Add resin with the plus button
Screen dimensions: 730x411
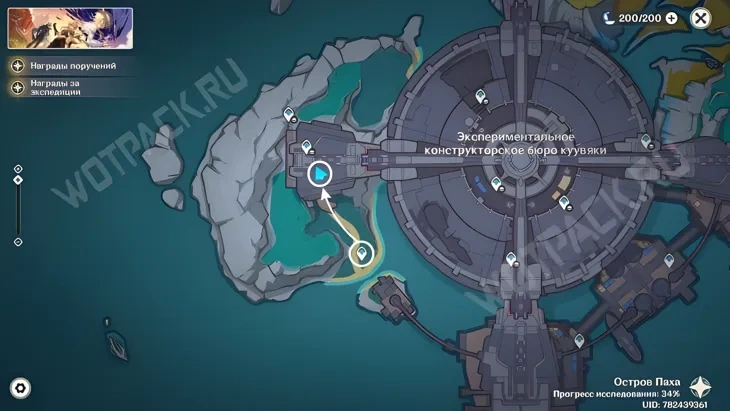point(671,18)
